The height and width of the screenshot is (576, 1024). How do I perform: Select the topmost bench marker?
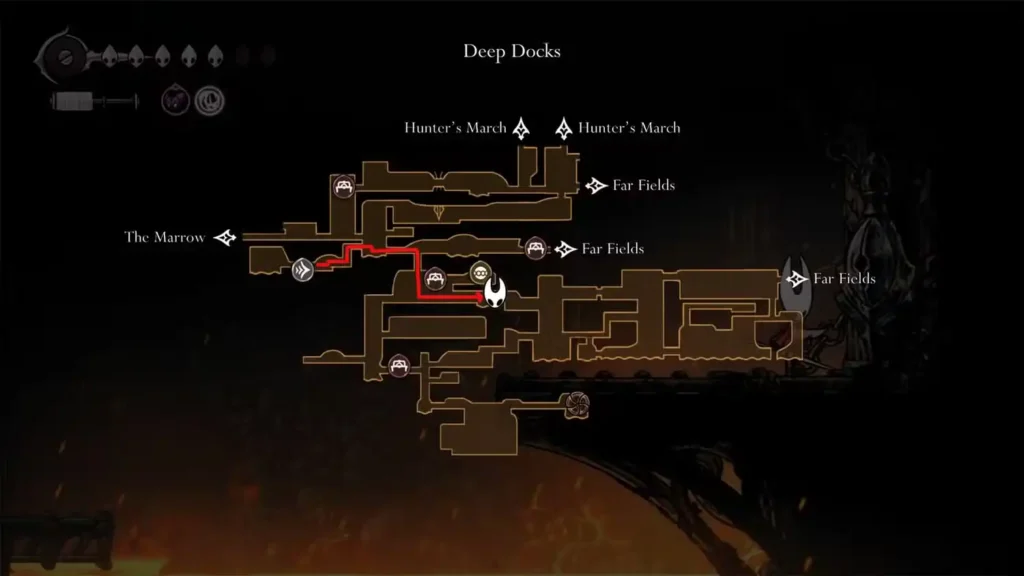tap(344, 186)
